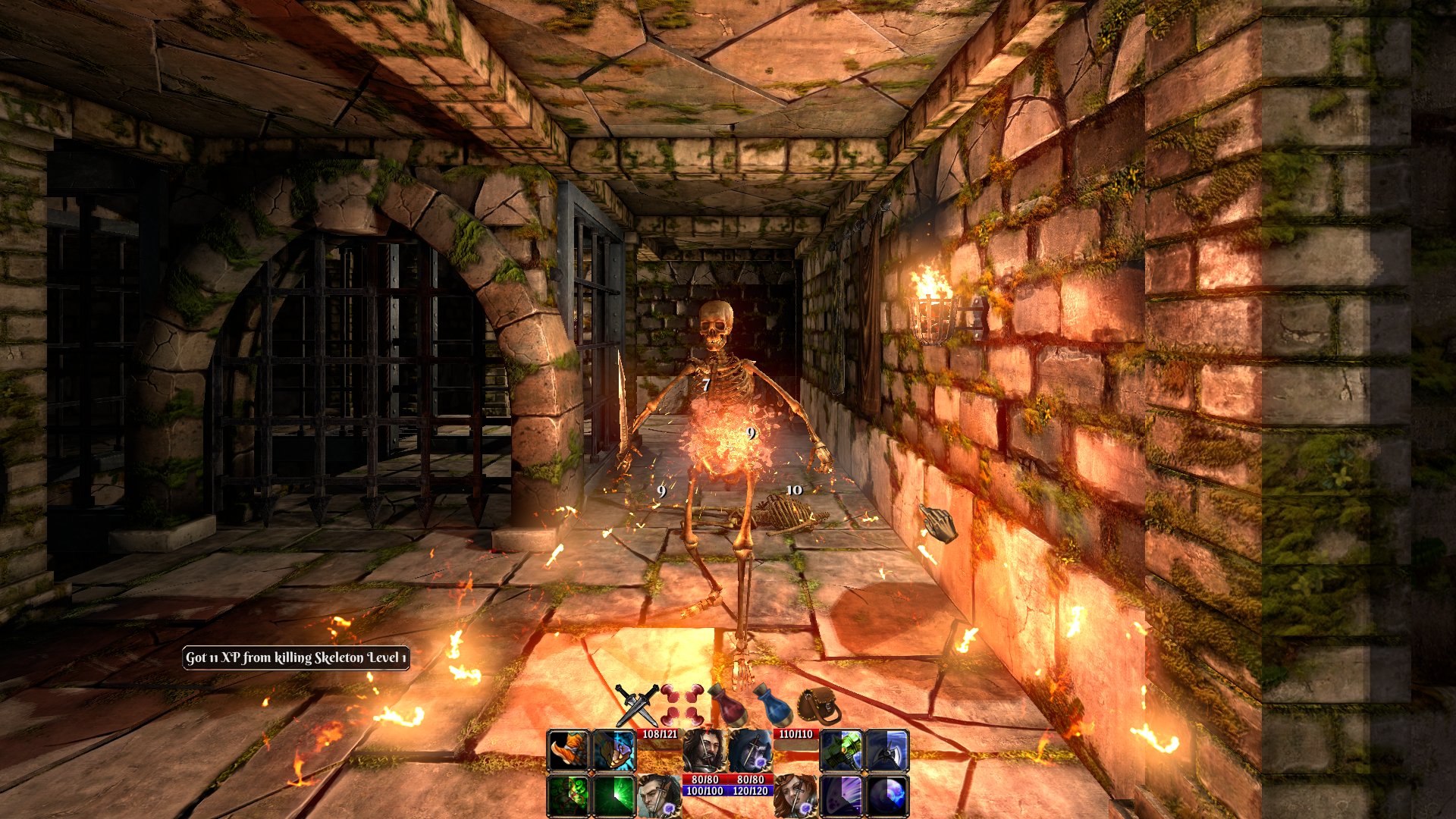The width and height of the screenshot is (1456, 819).
Task: Activate the dark battle axe ability
Action: 886,750
